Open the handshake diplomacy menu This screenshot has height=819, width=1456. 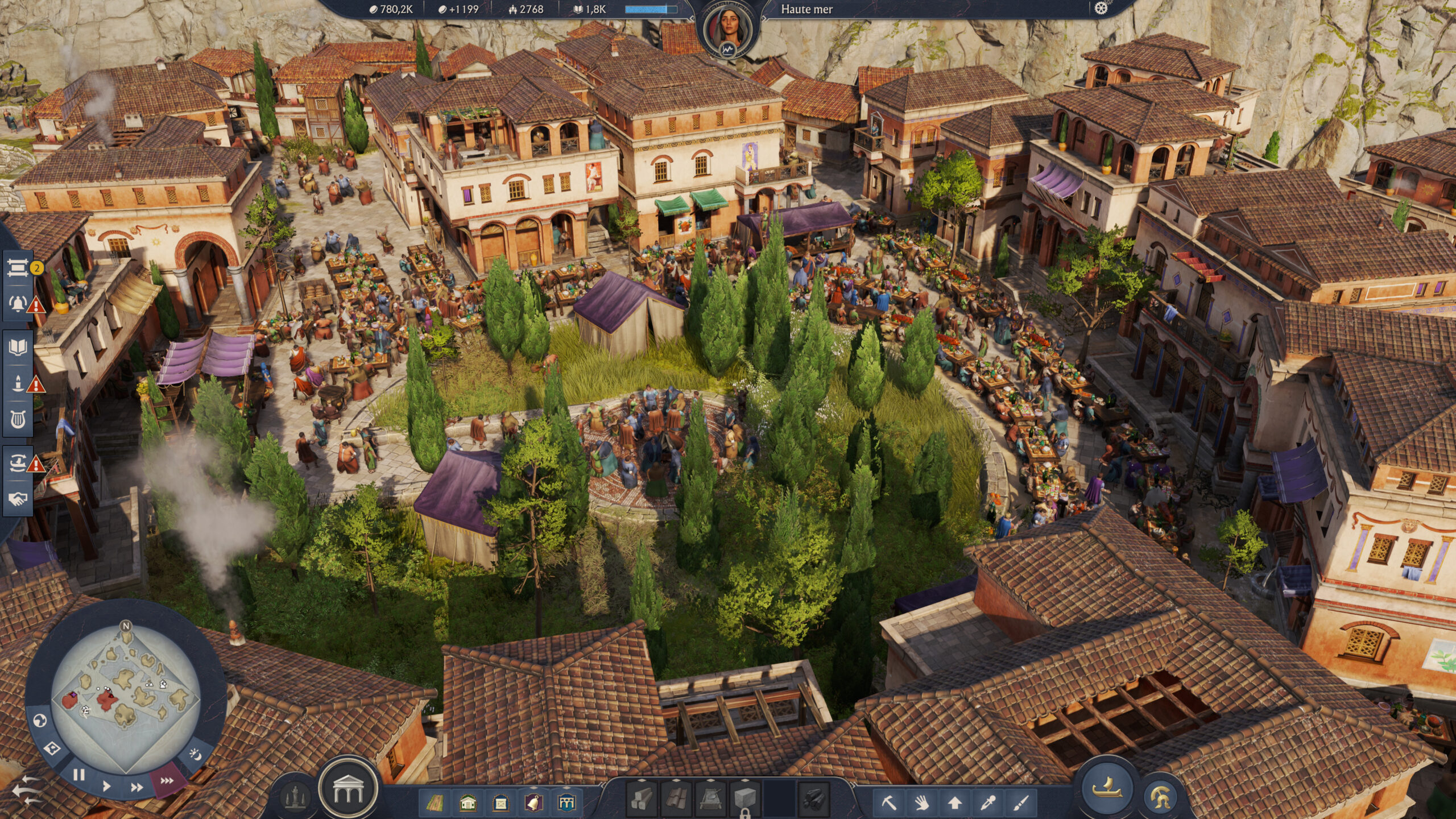[x=18, y=499]
